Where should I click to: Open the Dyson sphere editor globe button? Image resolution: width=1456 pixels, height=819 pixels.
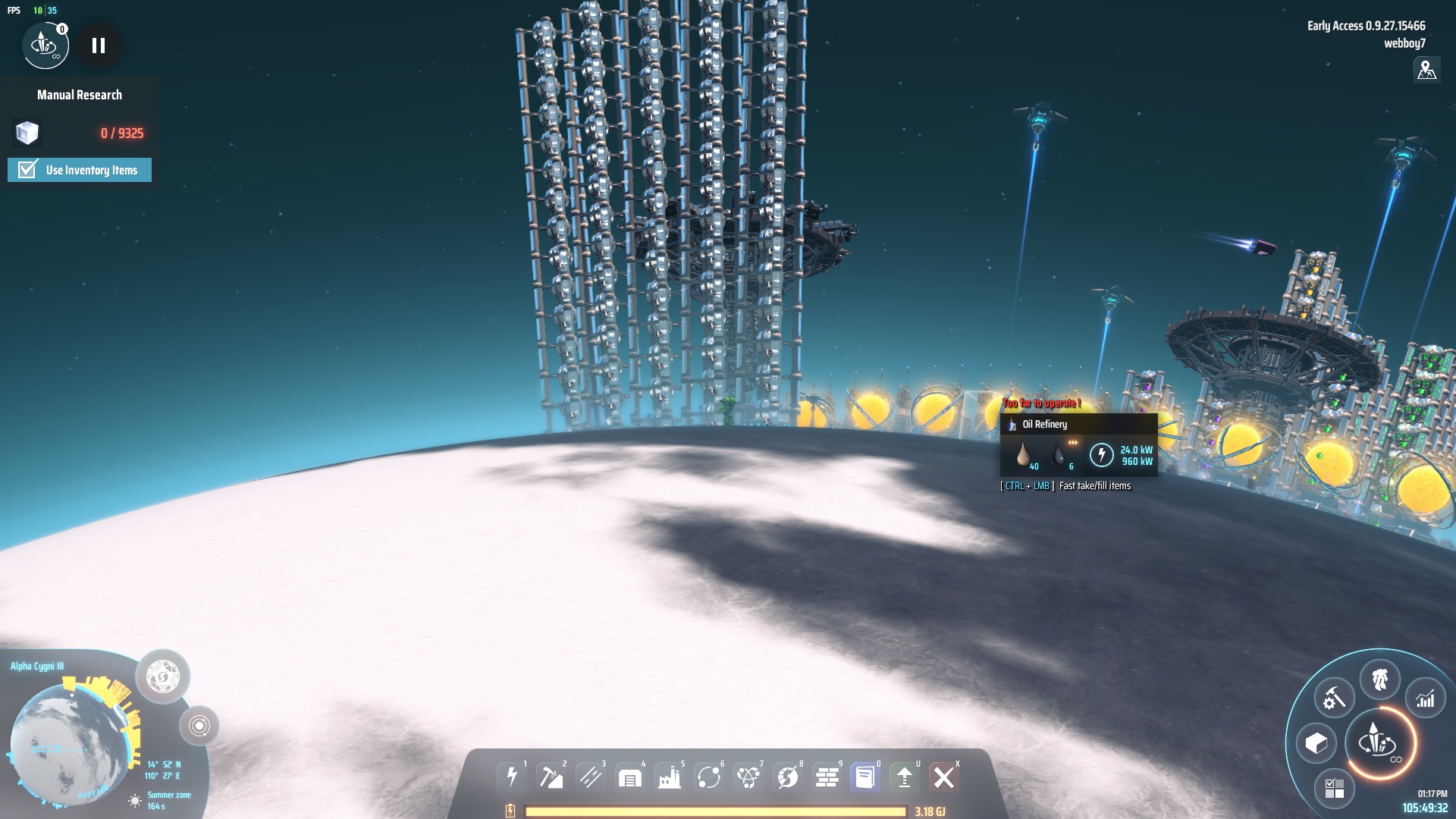click(162, 676)
